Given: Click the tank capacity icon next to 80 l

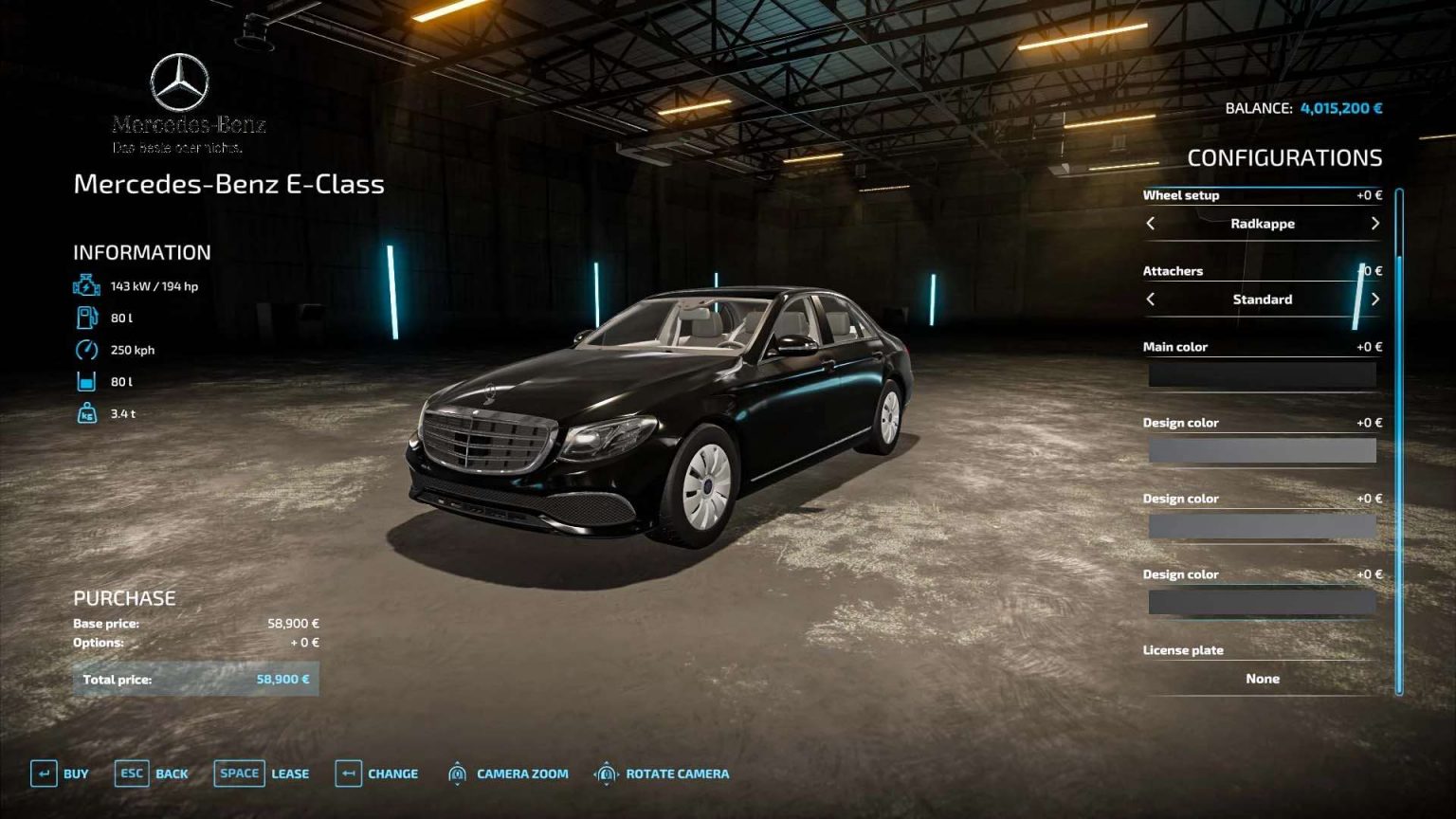Looking at the screenshot, I should [85, 380].
